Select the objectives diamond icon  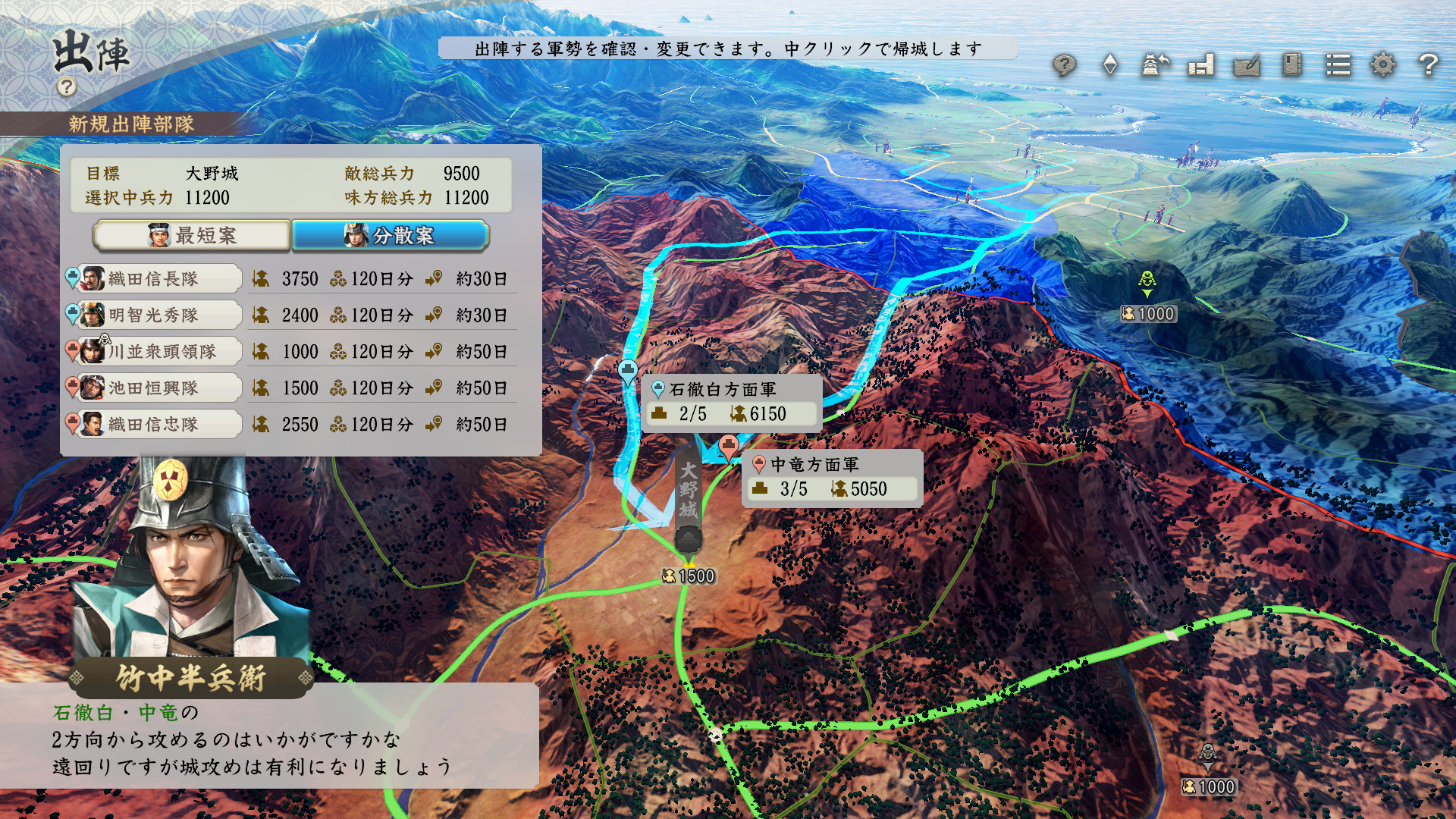coord(1110,67)
